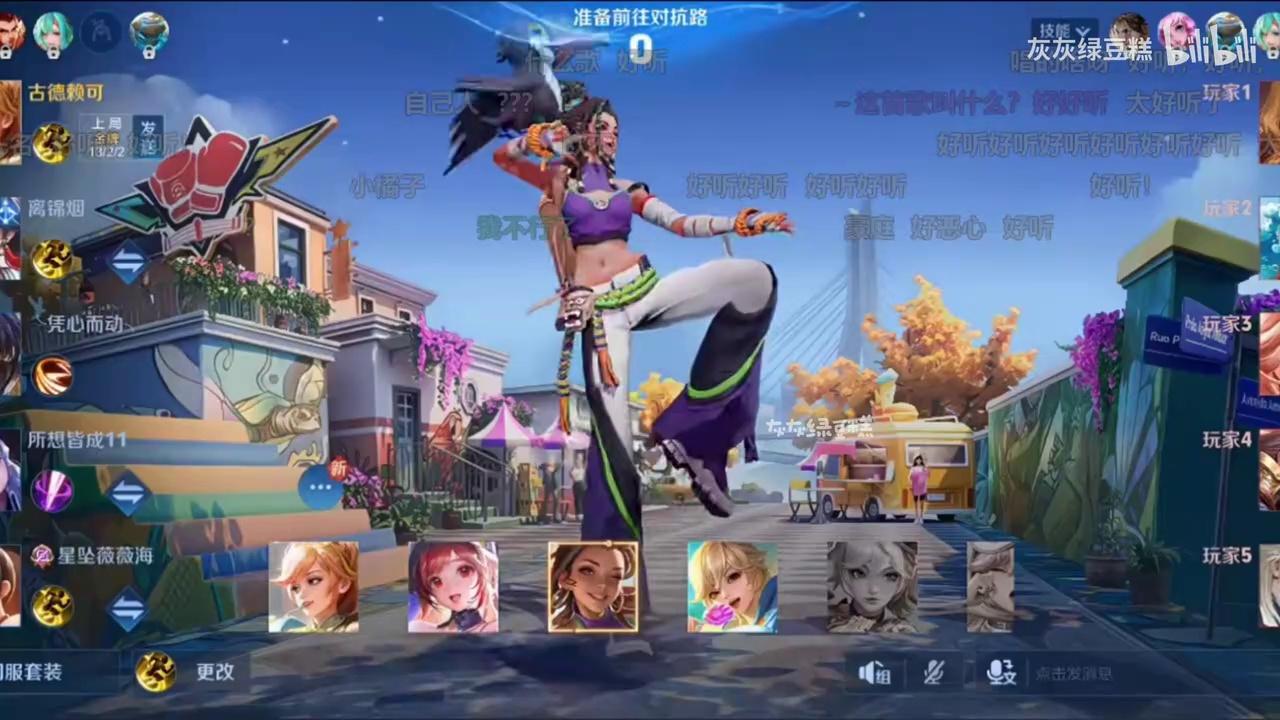
Task: Activate the voice-to-text microphone icon
Action: (1000, 673)
